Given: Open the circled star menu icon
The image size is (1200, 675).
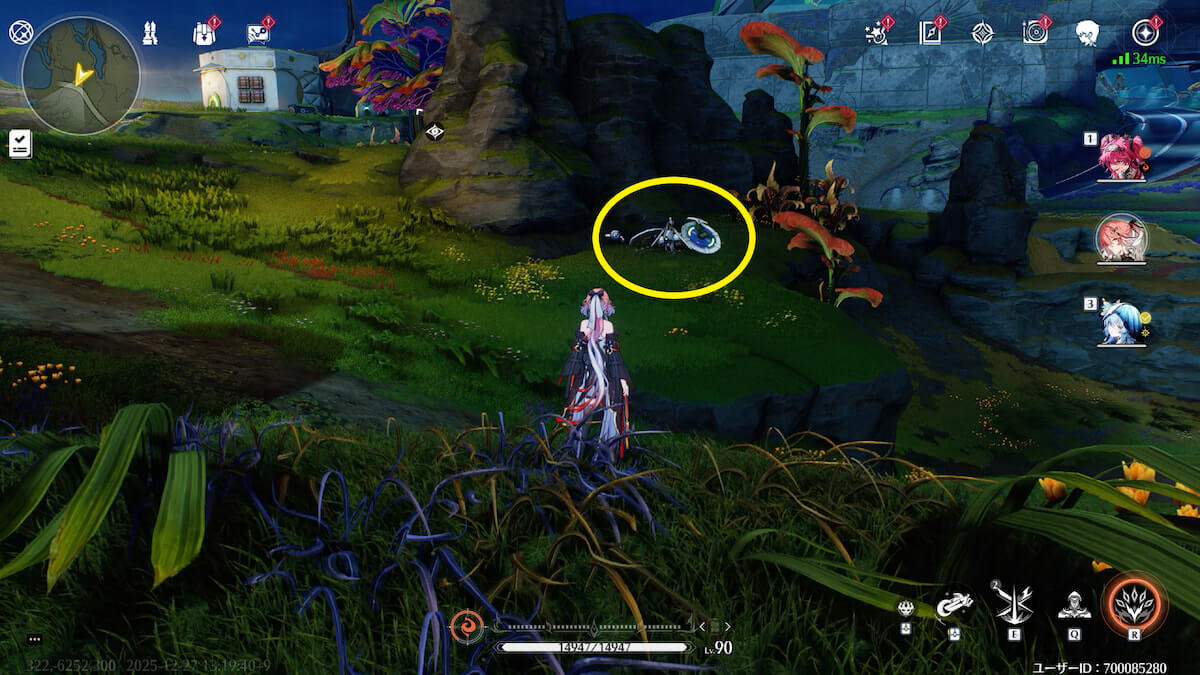Looking at the screenshot, I should pos(1145,33).
